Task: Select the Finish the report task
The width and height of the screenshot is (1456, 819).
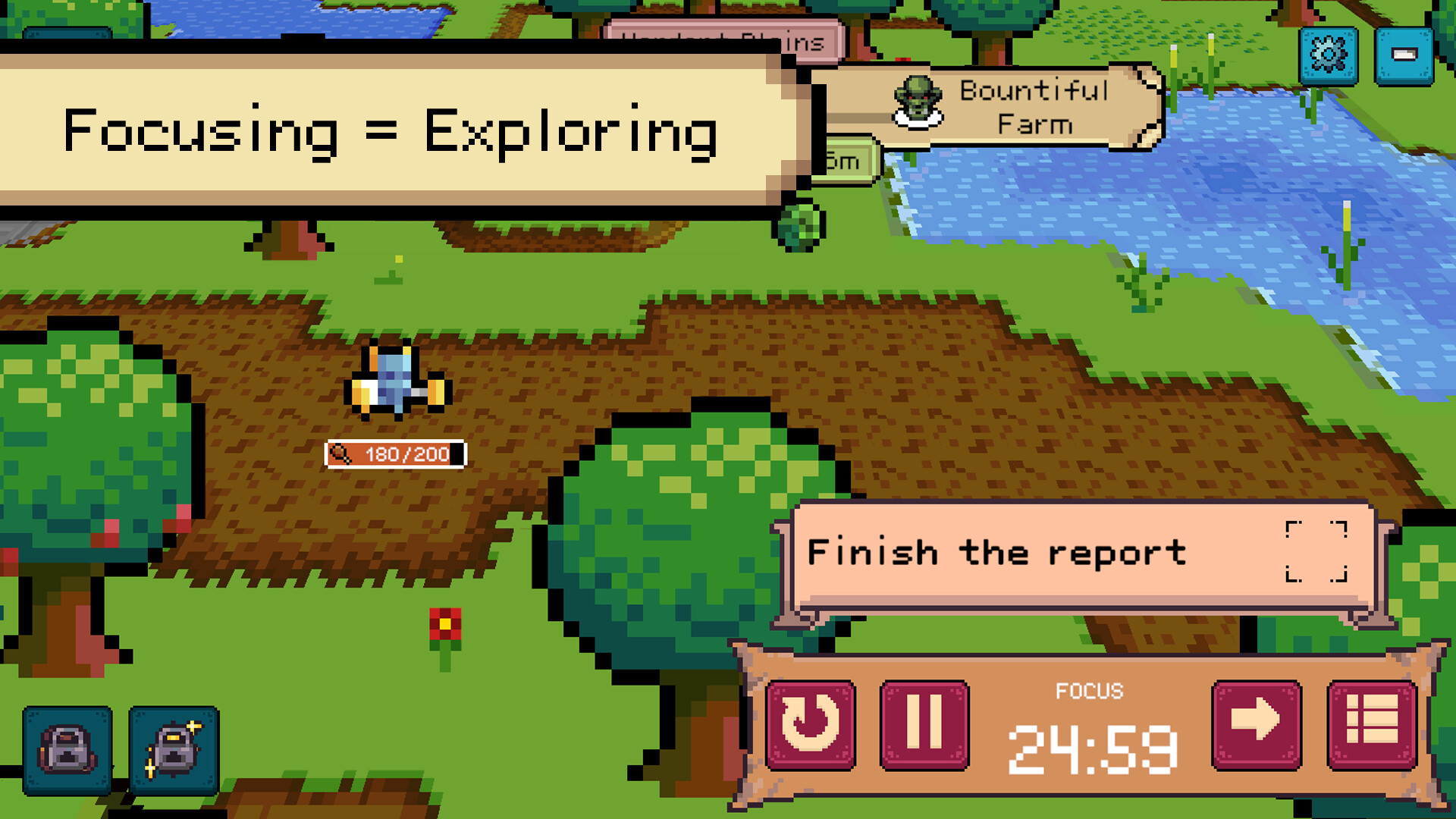Action: [997, 551]
